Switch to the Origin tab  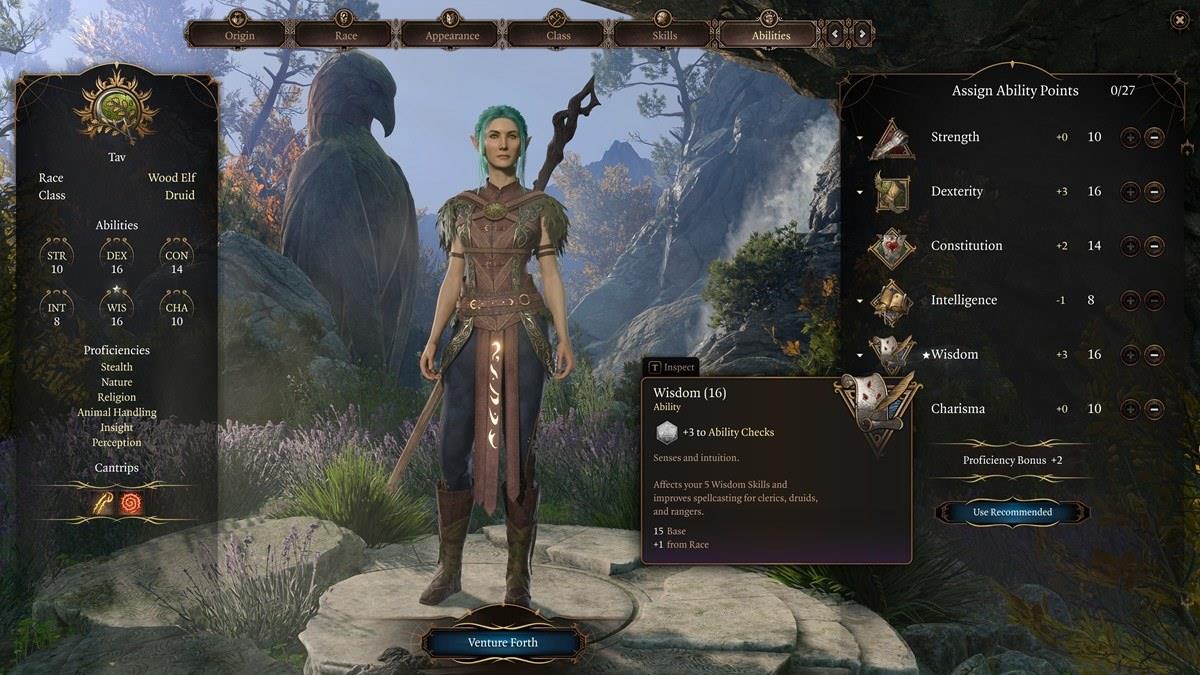point(239,34)
